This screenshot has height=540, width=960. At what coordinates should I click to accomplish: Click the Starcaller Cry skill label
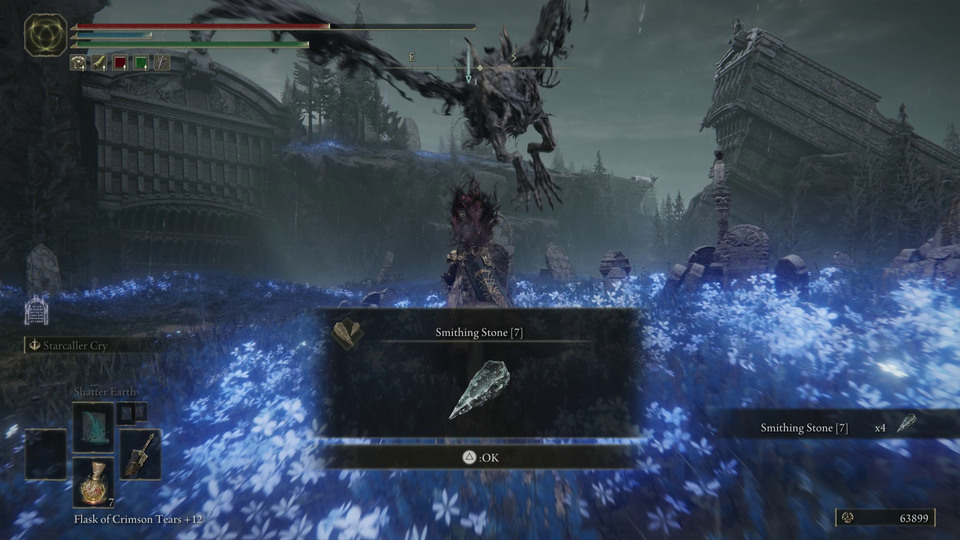pos(75,345)
